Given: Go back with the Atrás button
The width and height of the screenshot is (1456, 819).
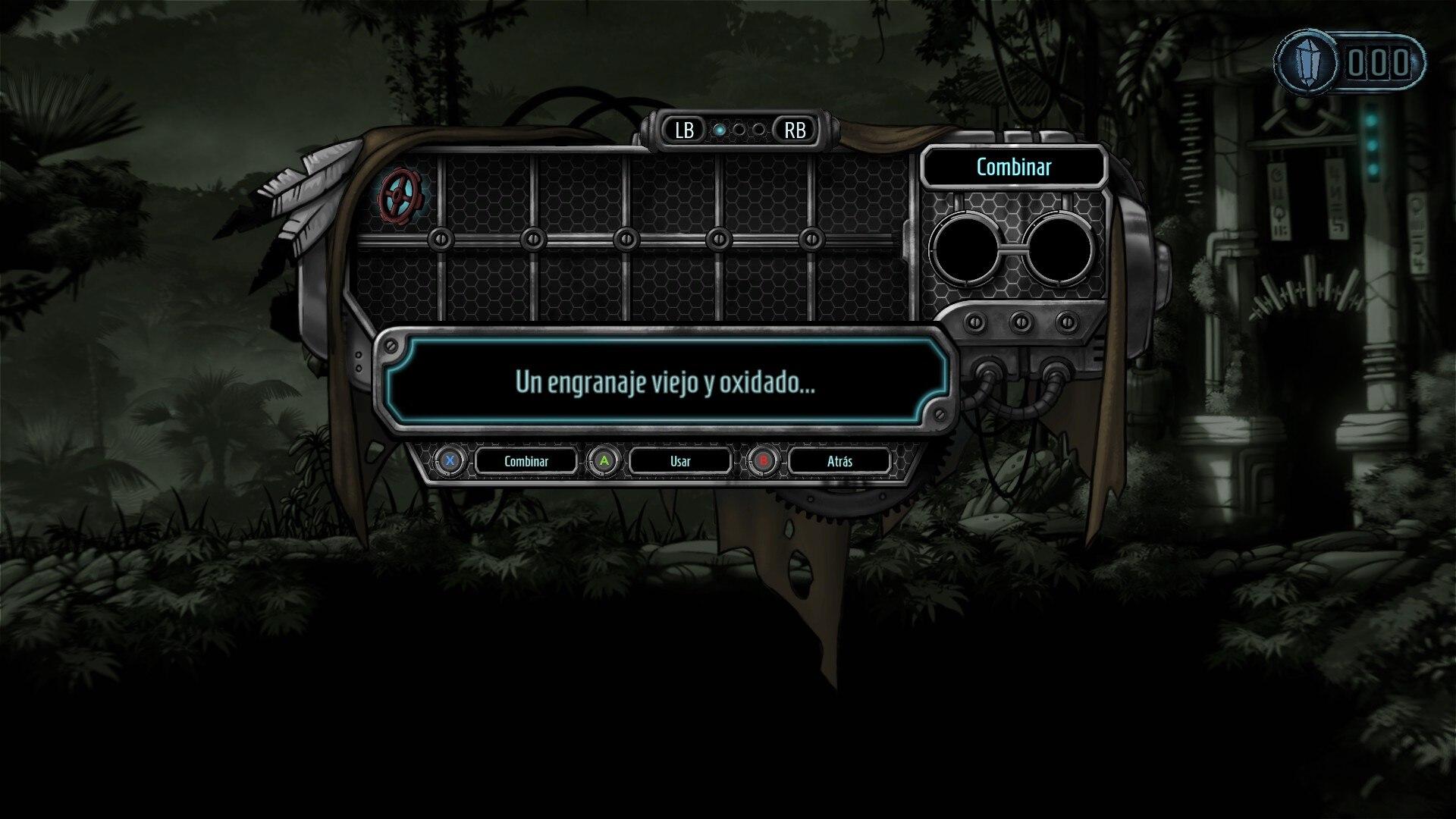Looking at the screenshot, I should (x=839, y=461).
